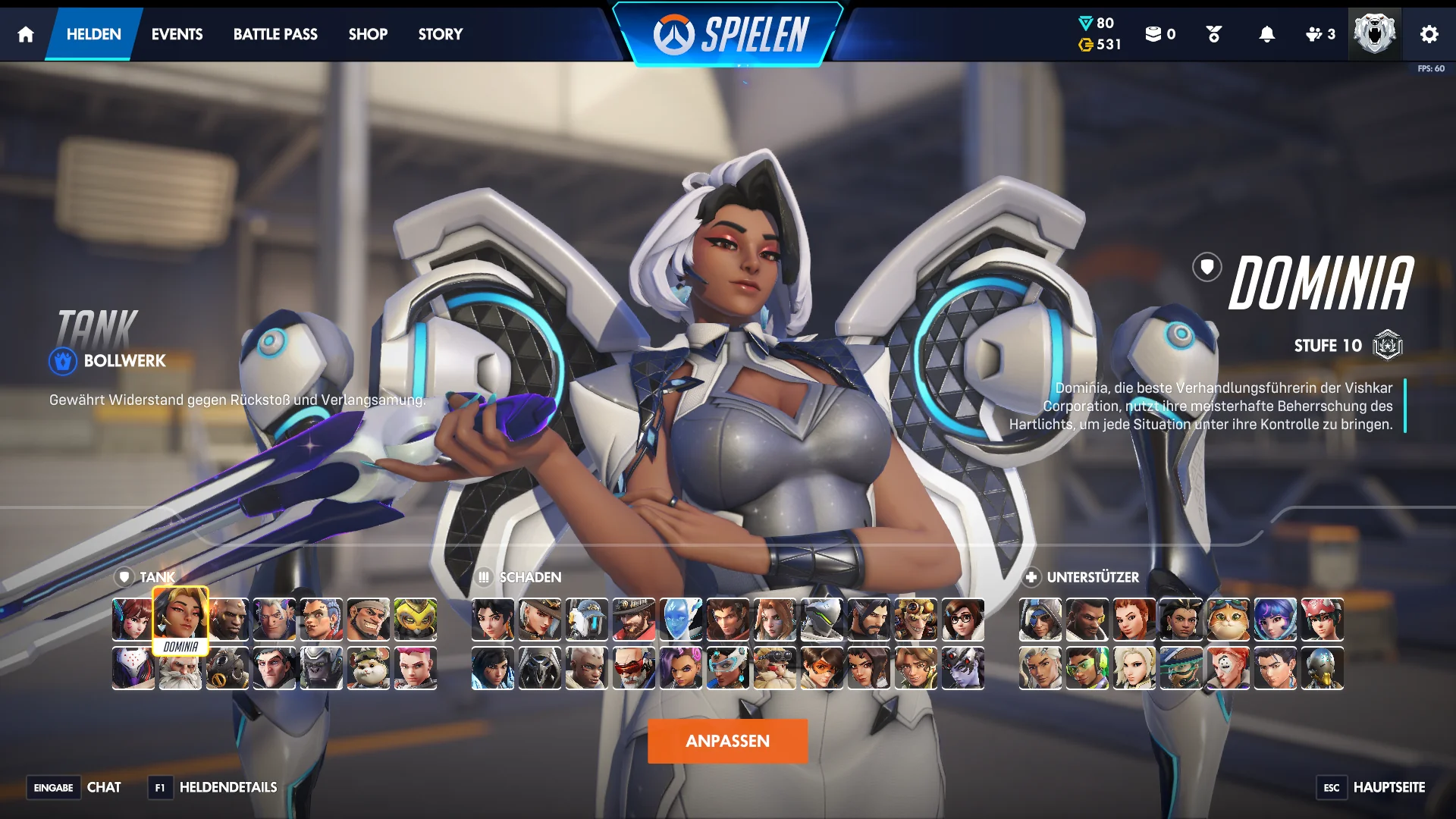
Task: Open the BATTLE PASS tab
Action: (x=275, y=34)
